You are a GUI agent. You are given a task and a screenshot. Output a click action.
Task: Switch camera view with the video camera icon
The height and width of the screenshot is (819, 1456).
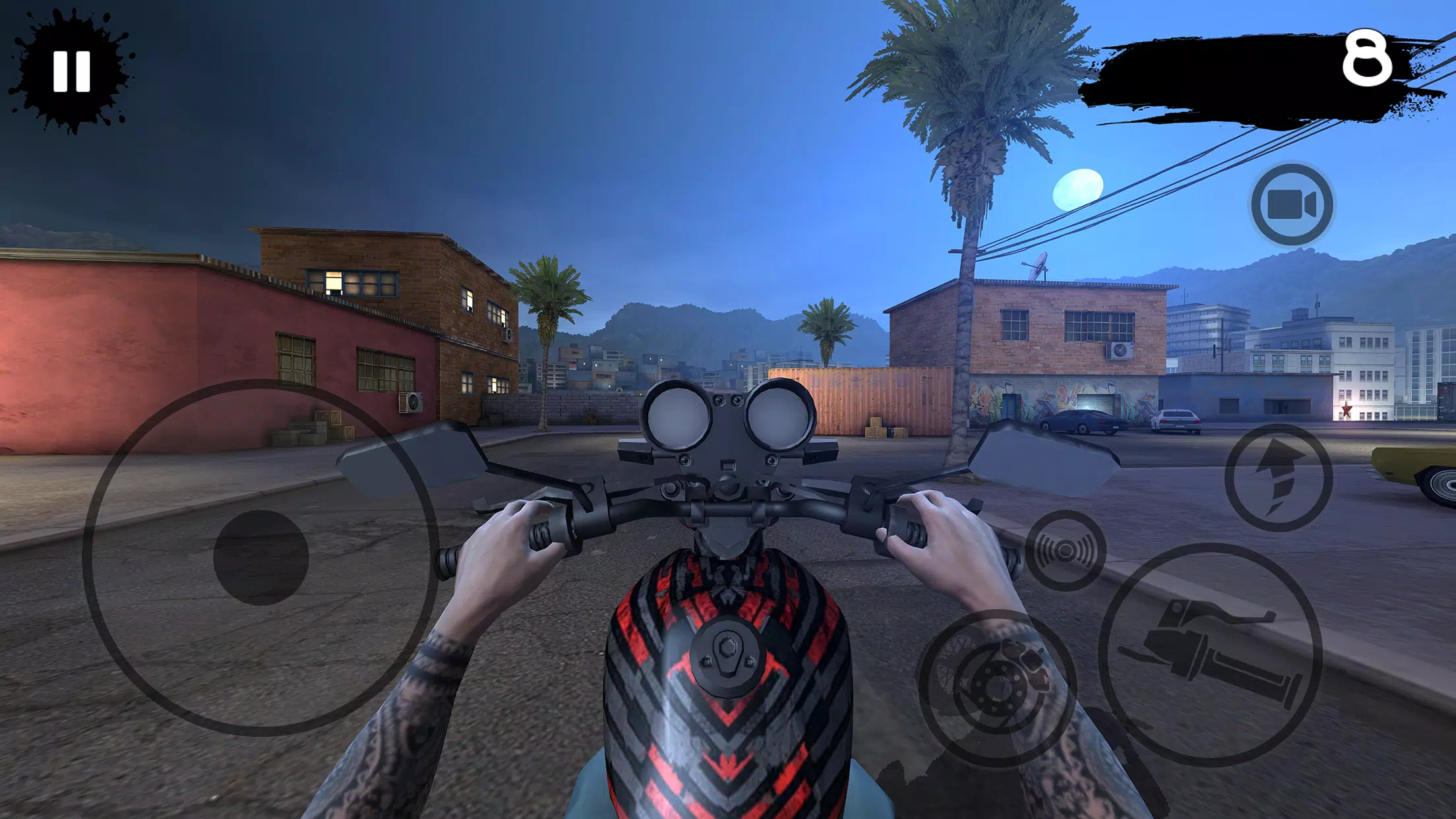coord(1292,204)
